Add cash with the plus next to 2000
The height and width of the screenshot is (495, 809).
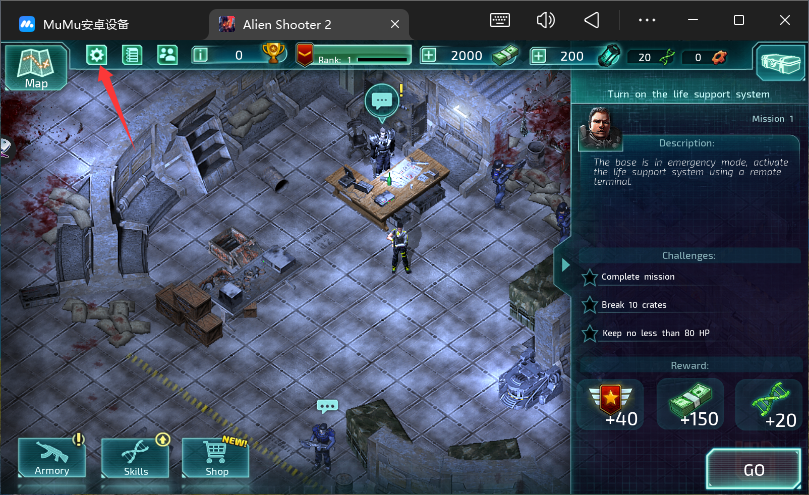(429, 56)
